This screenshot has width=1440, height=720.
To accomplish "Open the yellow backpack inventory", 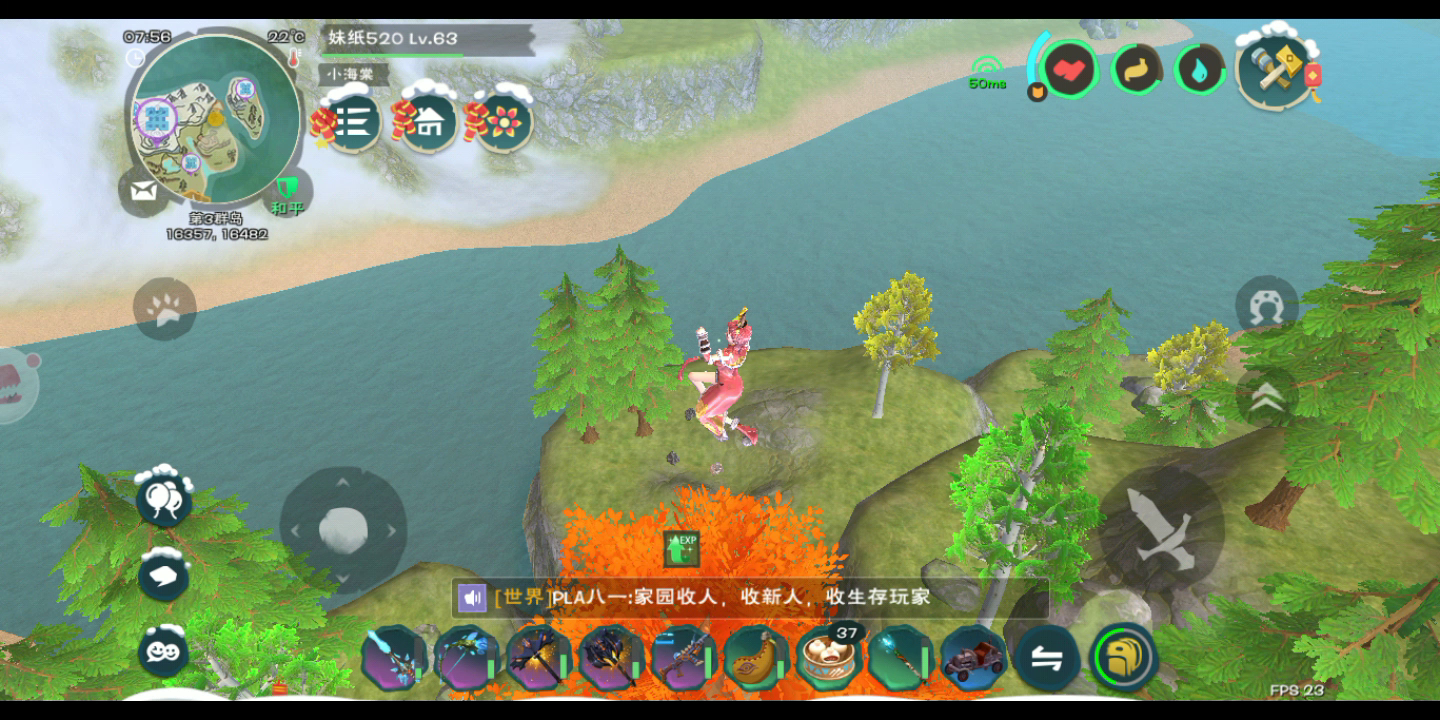I will pos(1123,658).
